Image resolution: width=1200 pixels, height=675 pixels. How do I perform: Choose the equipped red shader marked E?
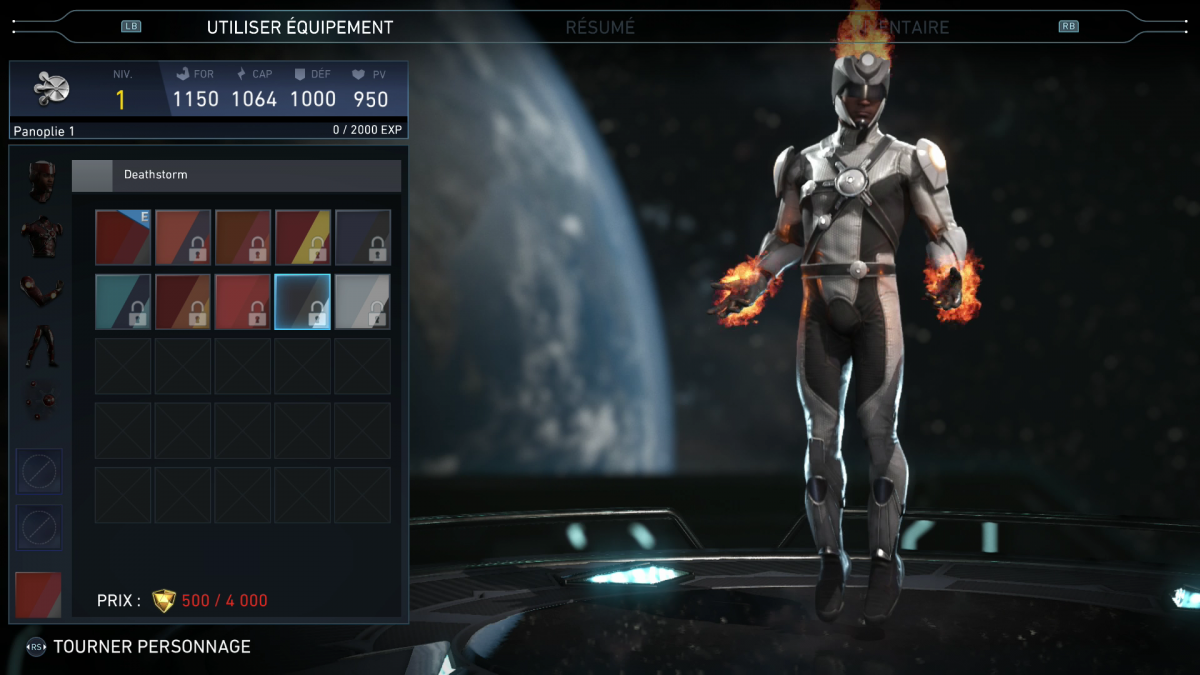pyautogui.click(x=123, y=237)
